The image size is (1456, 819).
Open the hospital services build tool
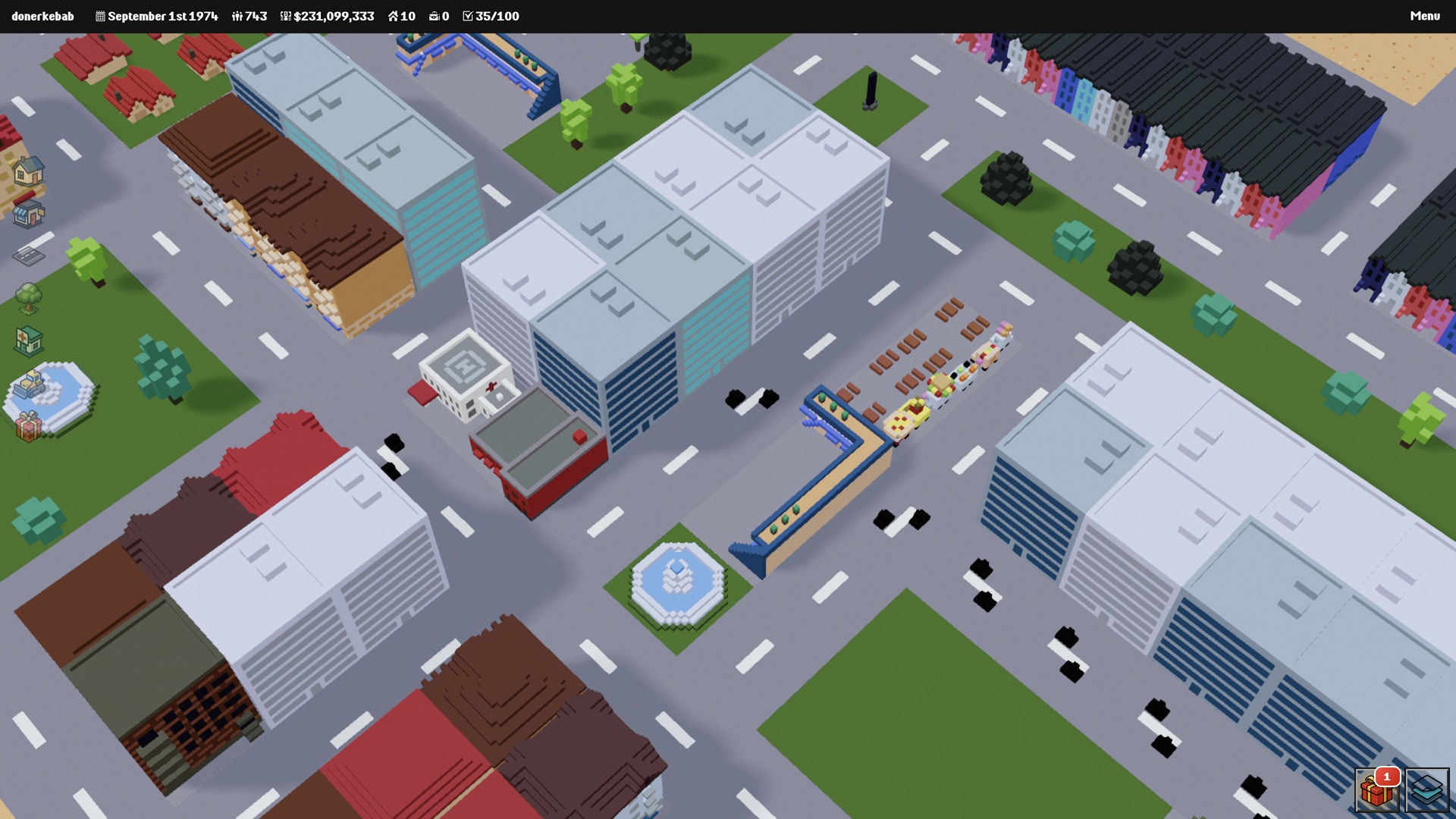pyautogui.click(x=28, y=340)
